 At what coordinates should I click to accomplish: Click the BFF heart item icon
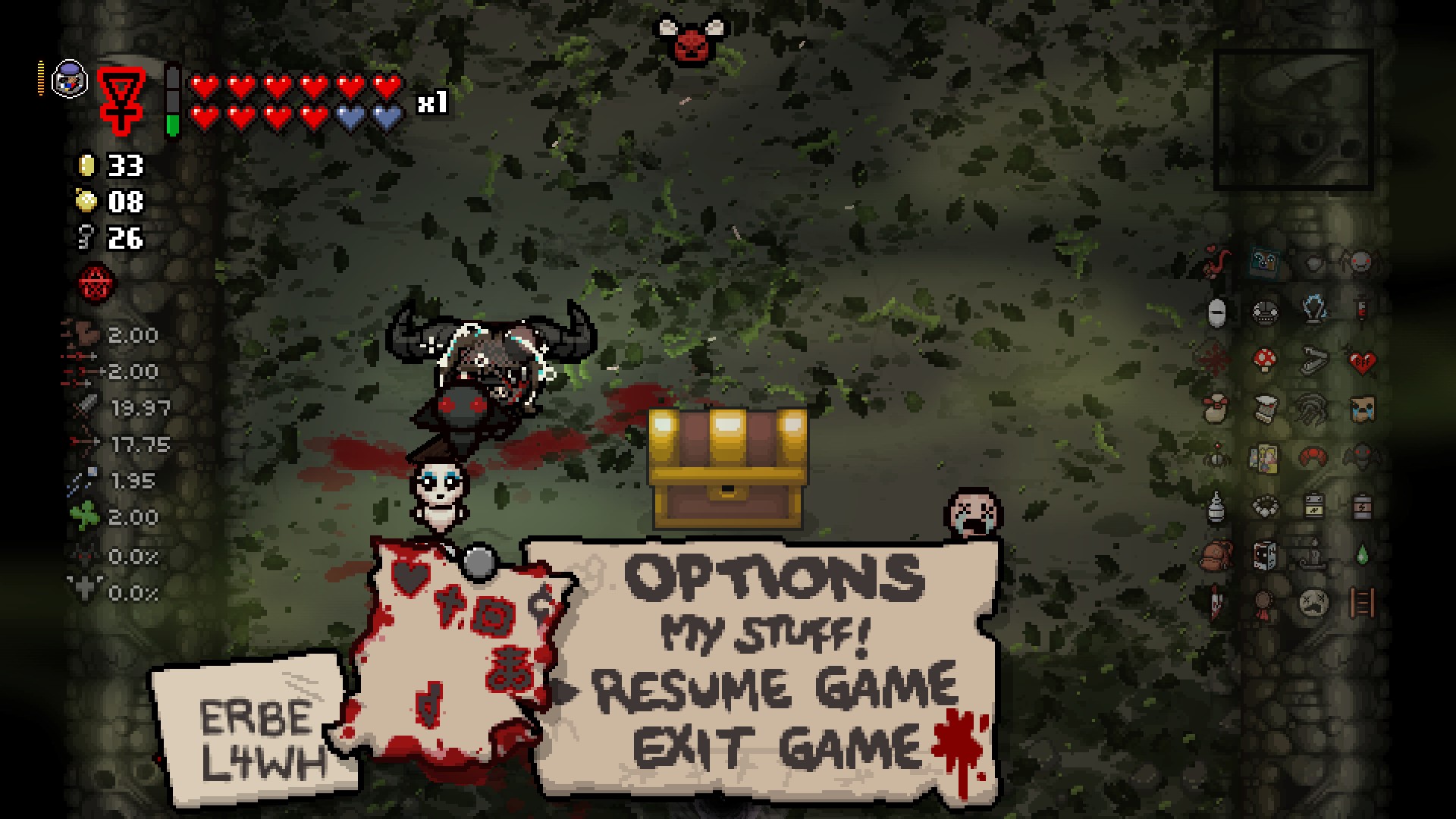click(1362, 361)
